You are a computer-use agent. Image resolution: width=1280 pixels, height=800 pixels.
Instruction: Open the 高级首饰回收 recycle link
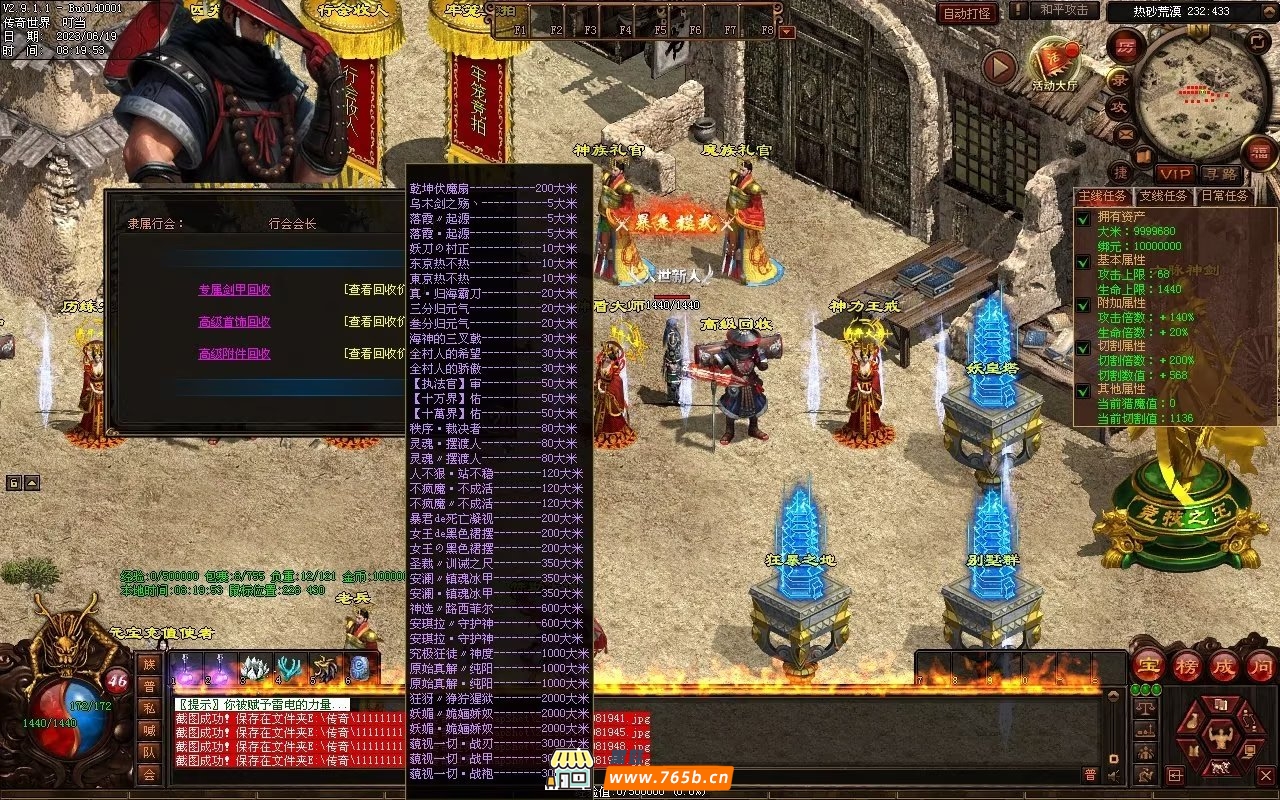point(234,322)
